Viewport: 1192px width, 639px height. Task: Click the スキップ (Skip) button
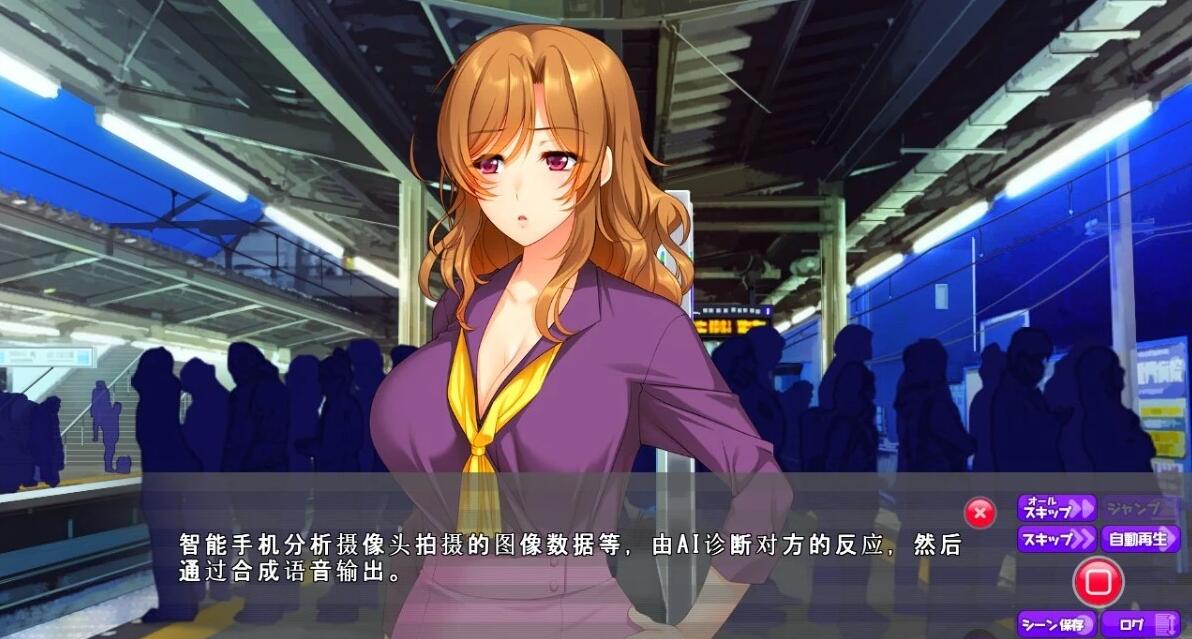click(x=1057, y=540)
